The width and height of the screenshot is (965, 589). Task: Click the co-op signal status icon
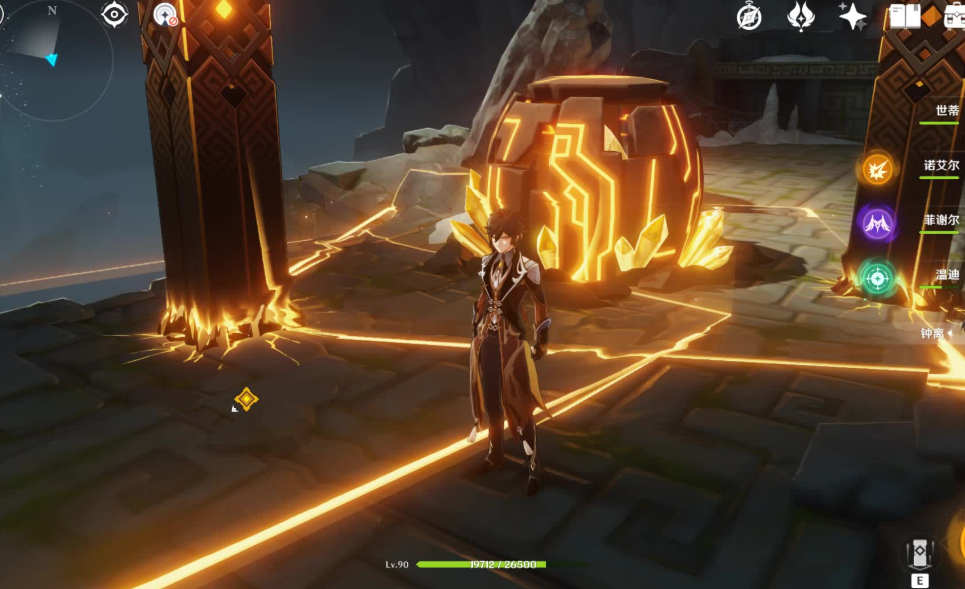point(165,15)
